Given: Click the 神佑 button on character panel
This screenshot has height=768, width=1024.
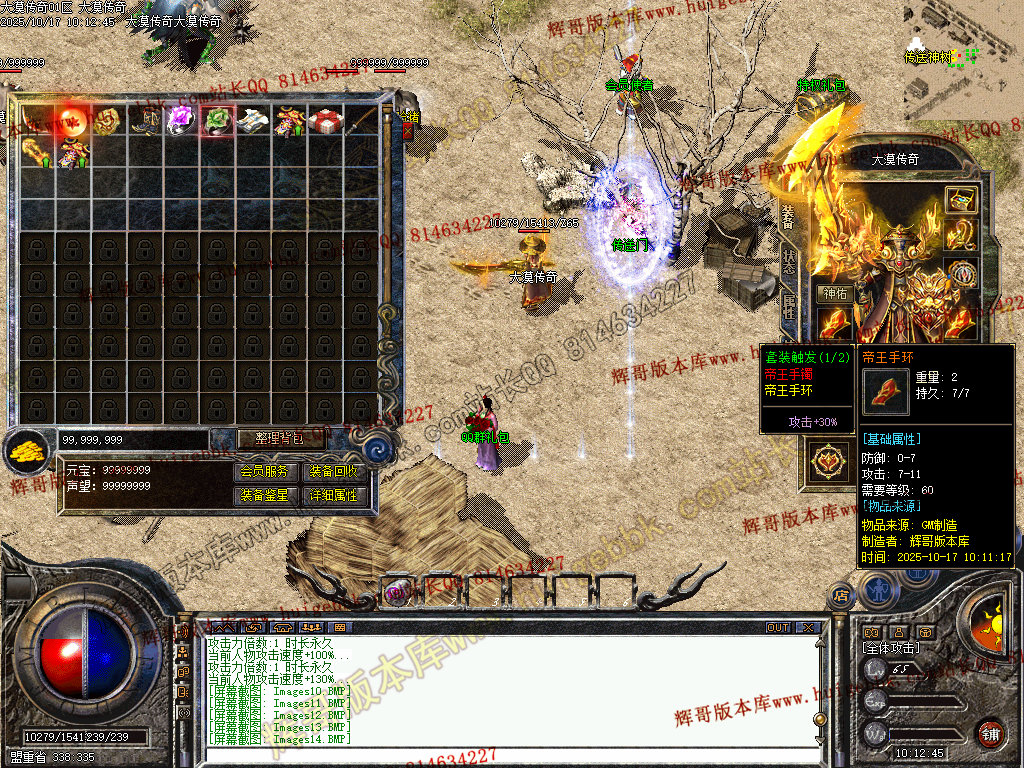Looking at the screenshot, I should (x=834, y=294).
